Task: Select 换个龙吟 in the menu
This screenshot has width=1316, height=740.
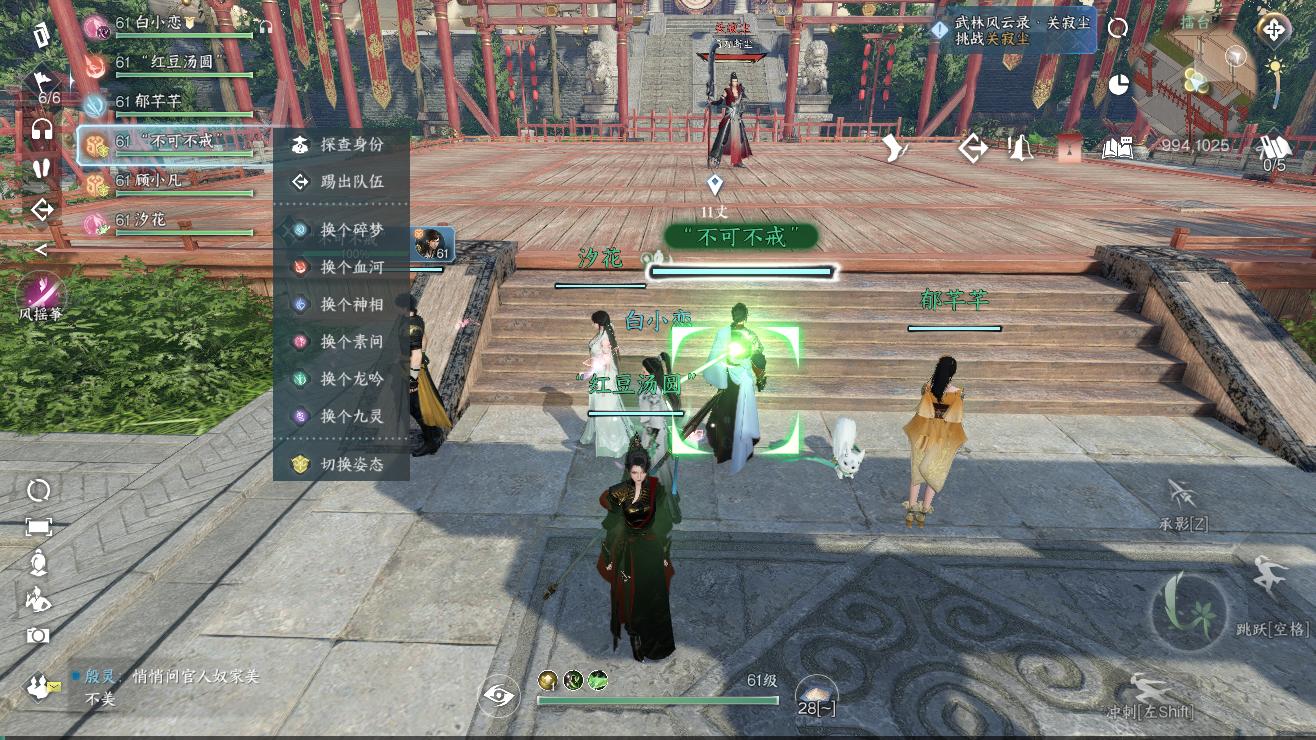Action: point(341,379)
